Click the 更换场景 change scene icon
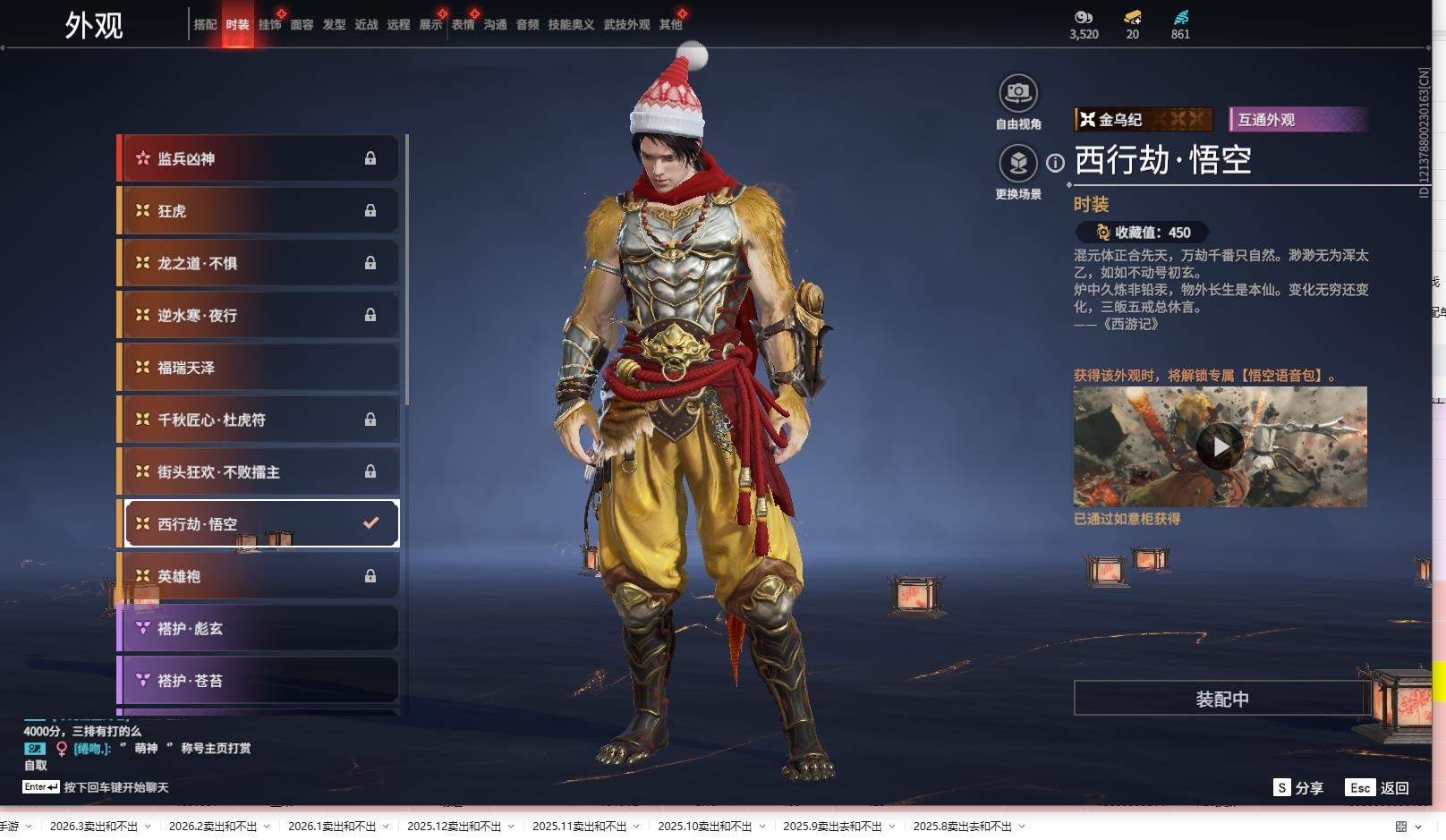 tap(1018, 164)
